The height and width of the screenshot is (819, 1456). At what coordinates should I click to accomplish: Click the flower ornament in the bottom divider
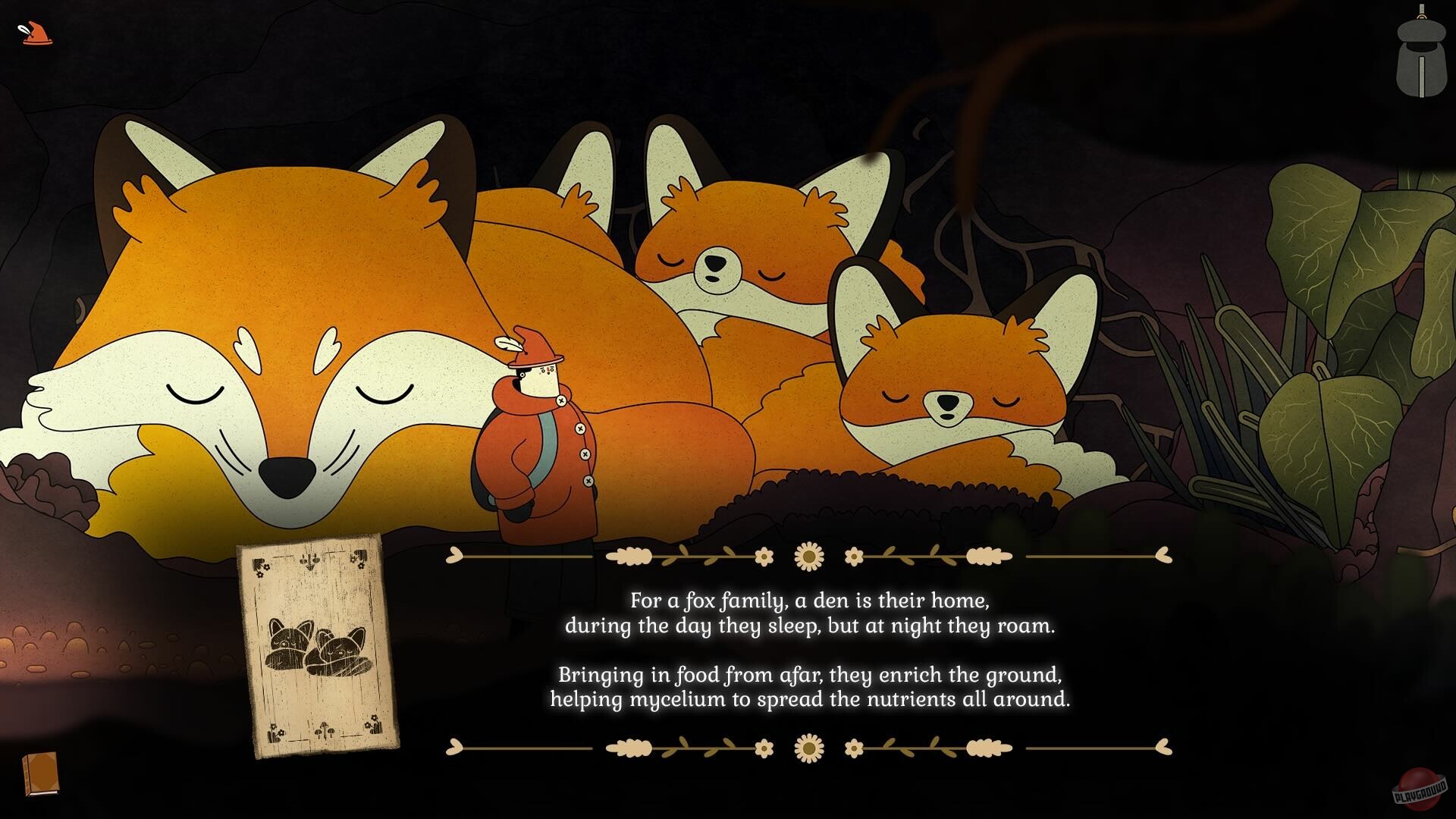click(x=807, y=747)
